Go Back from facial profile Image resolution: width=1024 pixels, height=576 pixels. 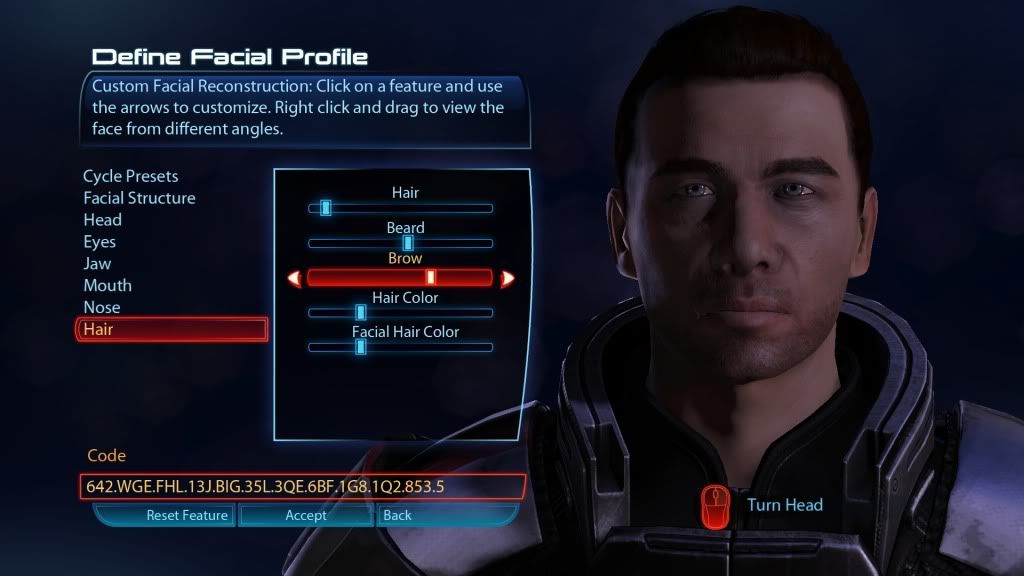(398, 516)
